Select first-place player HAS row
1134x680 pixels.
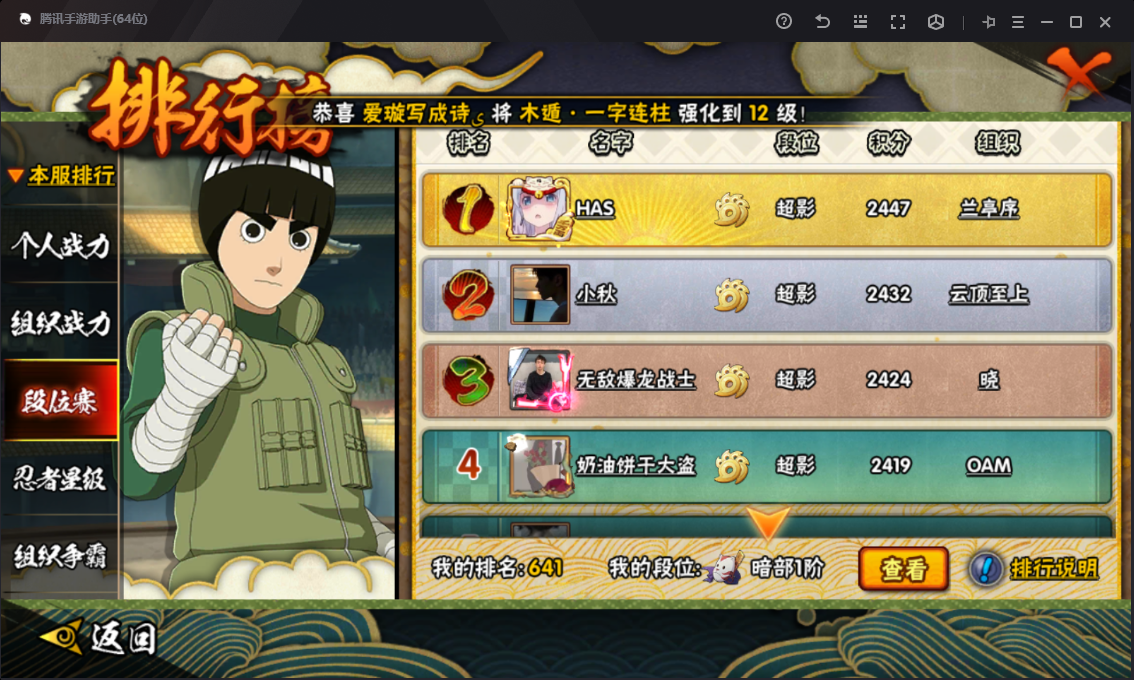tap(766, 209)
